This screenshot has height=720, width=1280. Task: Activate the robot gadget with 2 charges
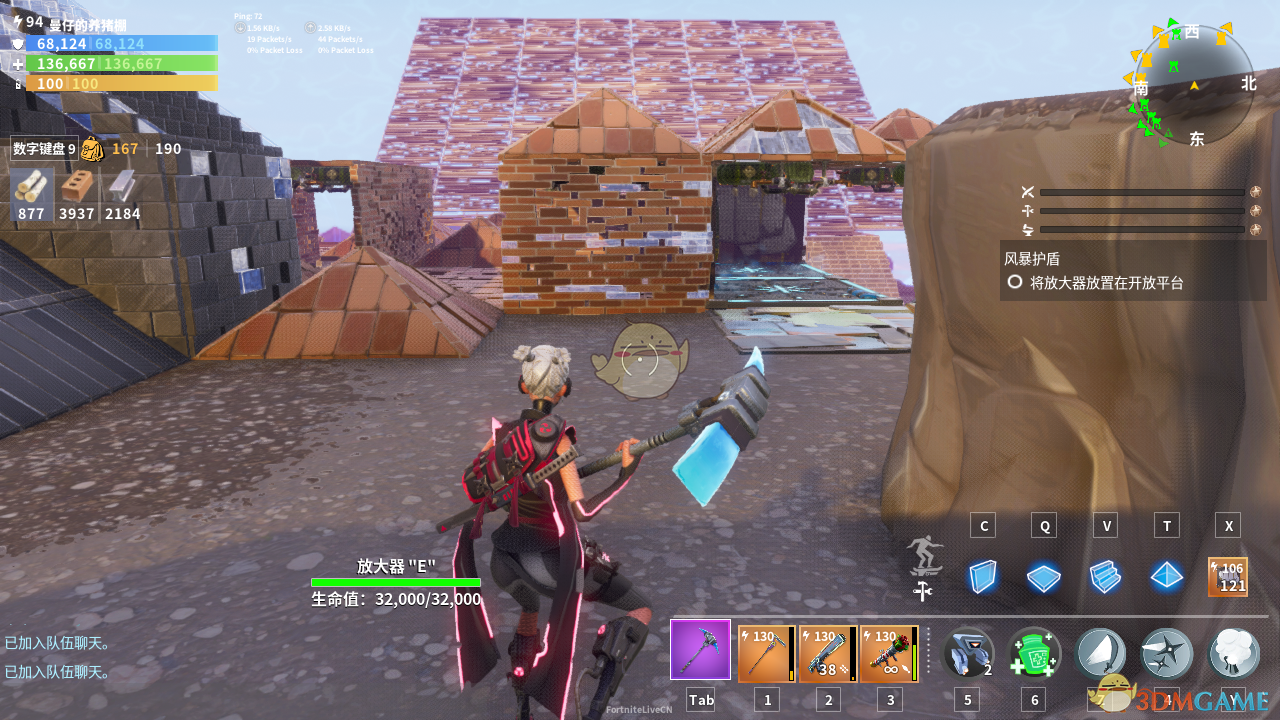pyautogui.click(x=968, y=654)
